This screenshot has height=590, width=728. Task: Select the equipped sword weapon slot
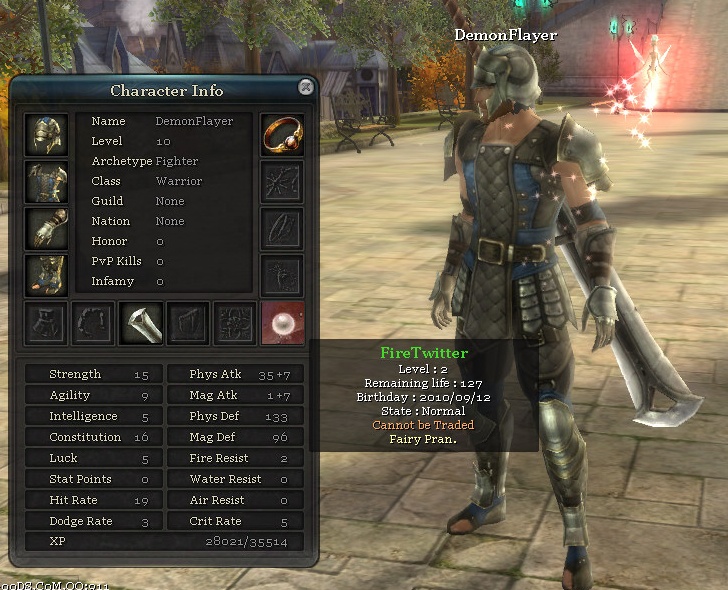(141, 323)
